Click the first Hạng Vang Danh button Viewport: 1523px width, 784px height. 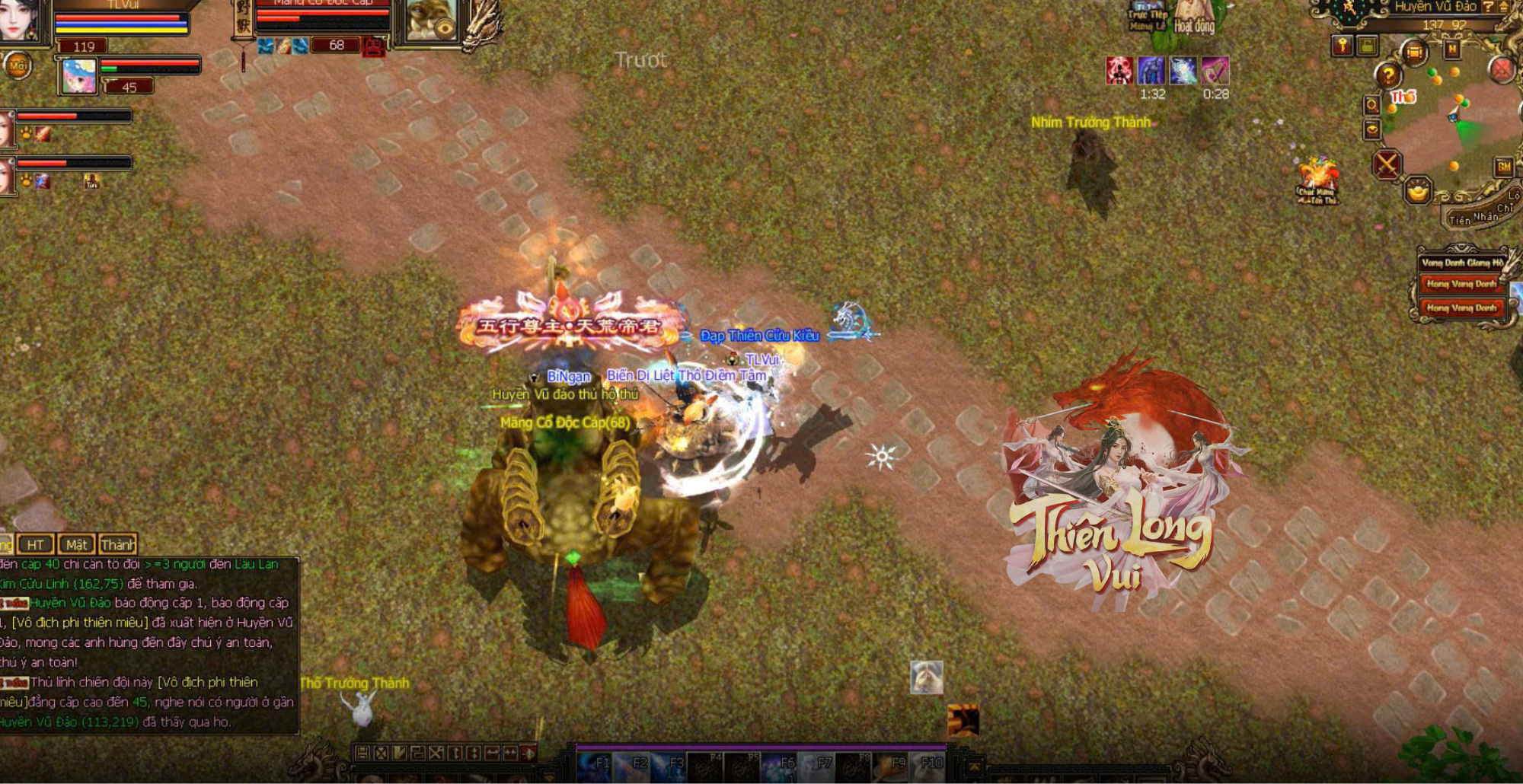[x=1461, y=284]
